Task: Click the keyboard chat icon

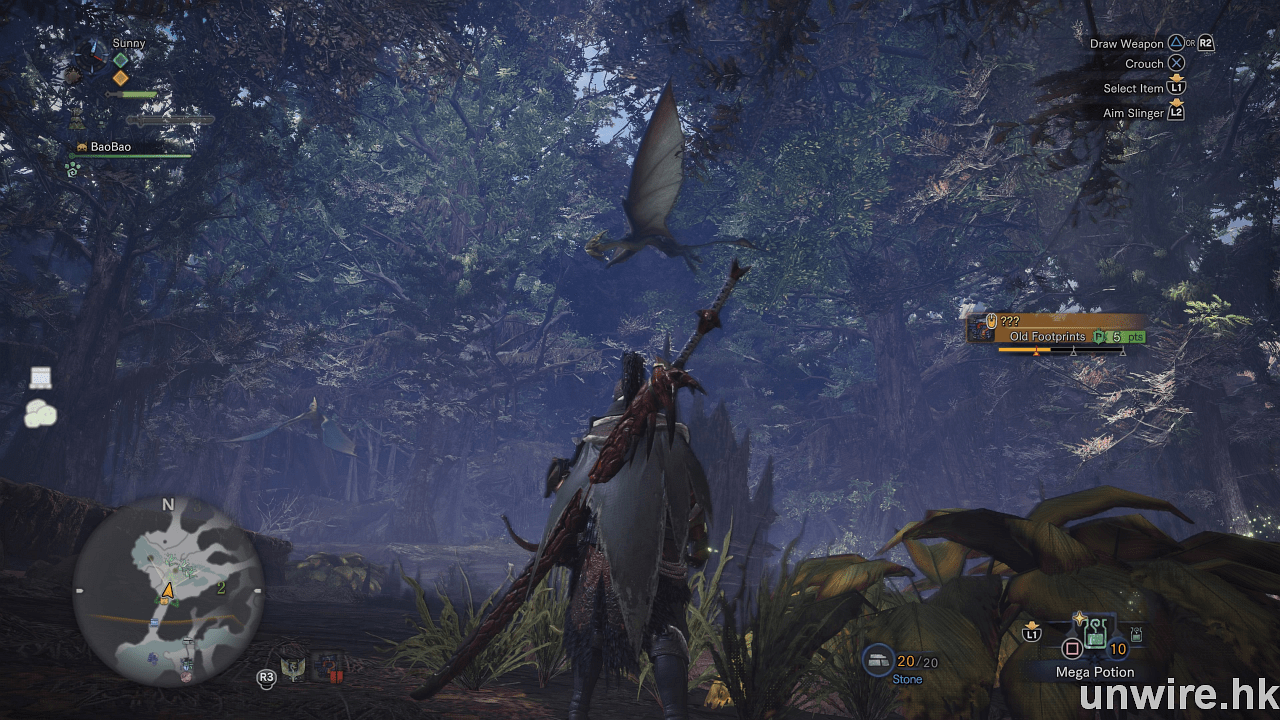Action: tap(40, 378)
